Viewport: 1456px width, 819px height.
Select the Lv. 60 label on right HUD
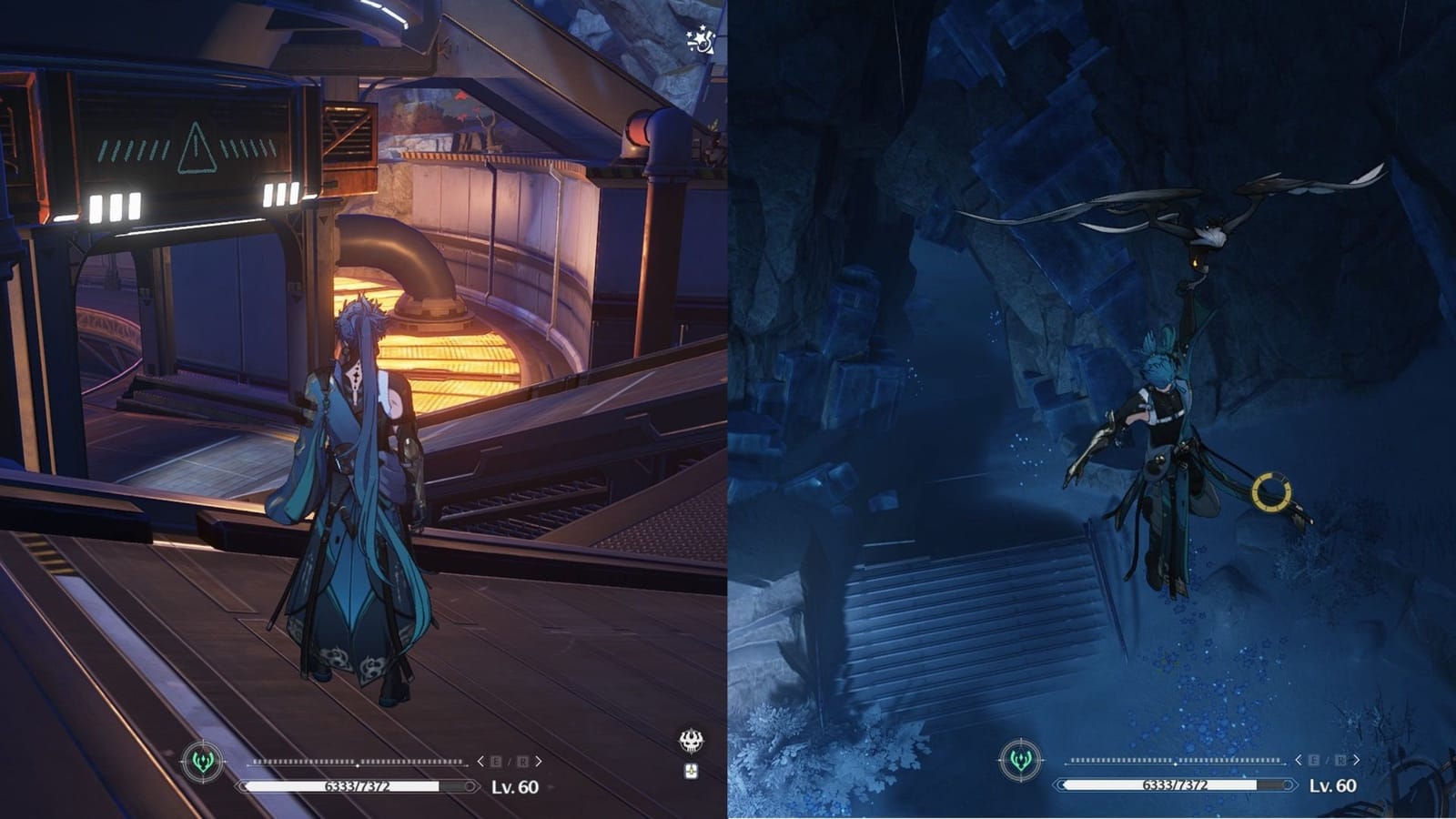pos(1333,784)
